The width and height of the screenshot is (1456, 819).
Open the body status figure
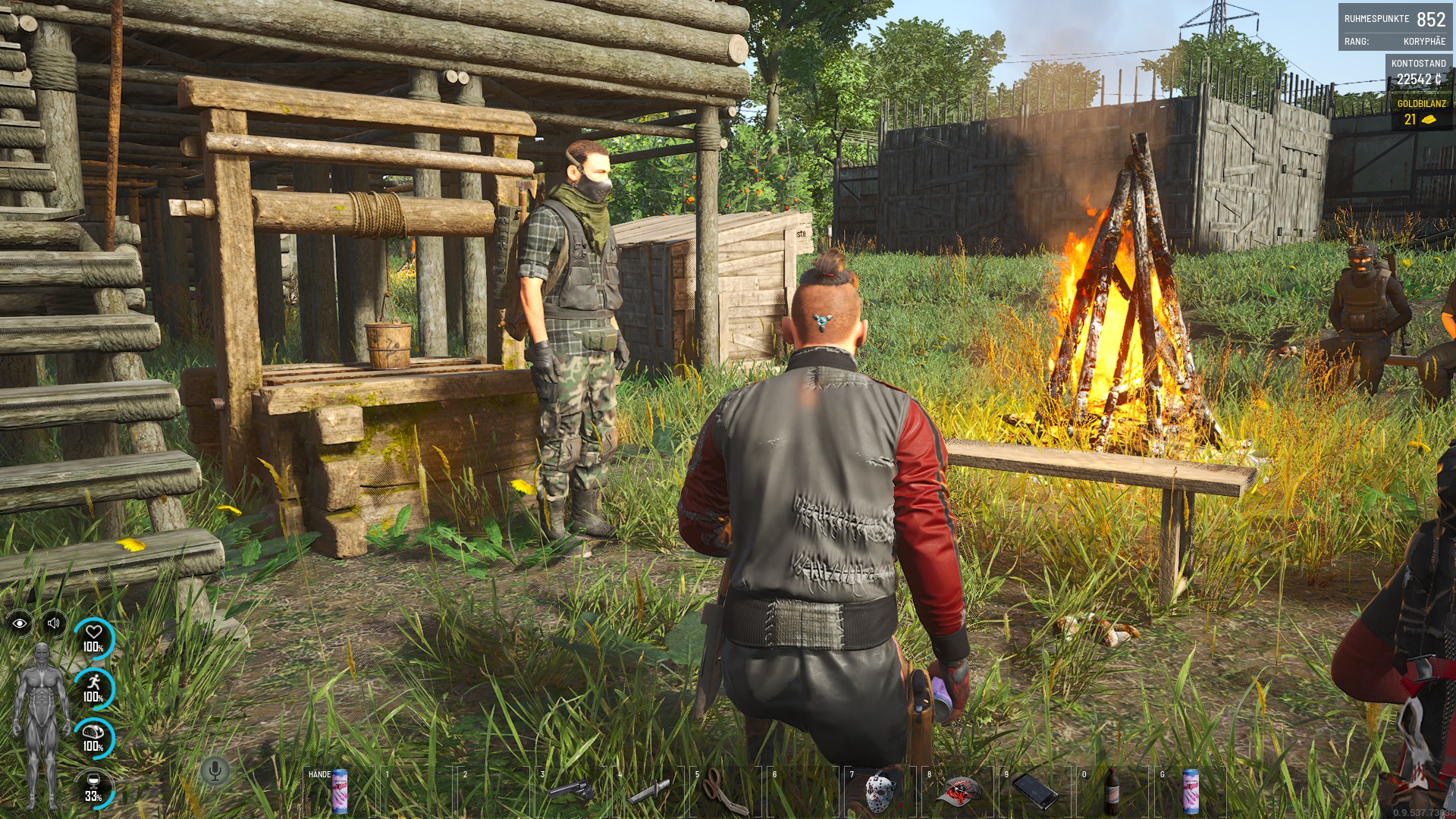pos(42,724)
